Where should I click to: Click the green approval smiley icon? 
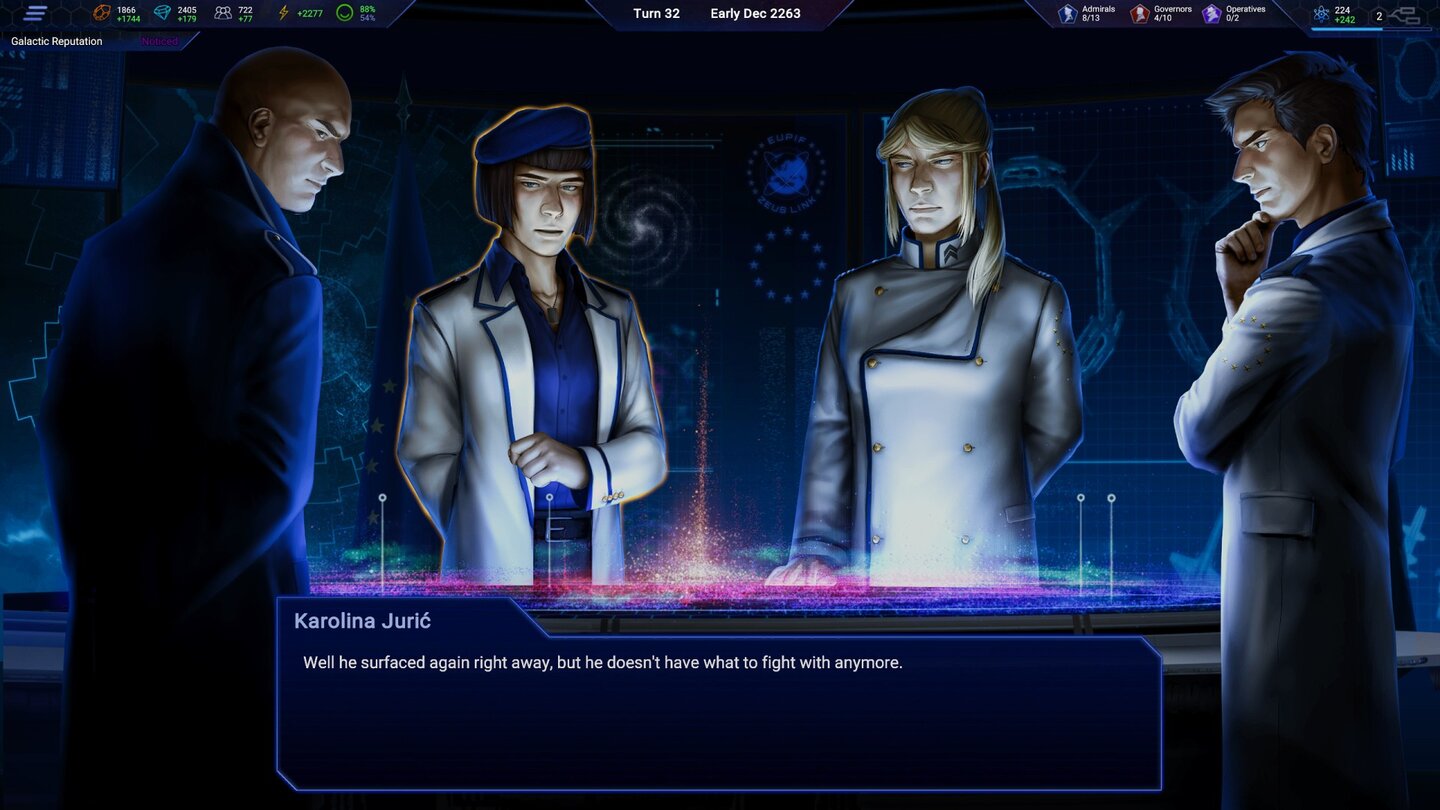click(x=344, y=11)
